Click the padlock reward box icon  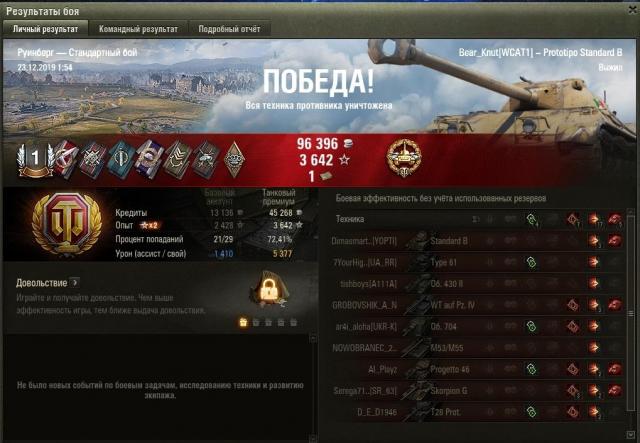[x=267, y=292]
